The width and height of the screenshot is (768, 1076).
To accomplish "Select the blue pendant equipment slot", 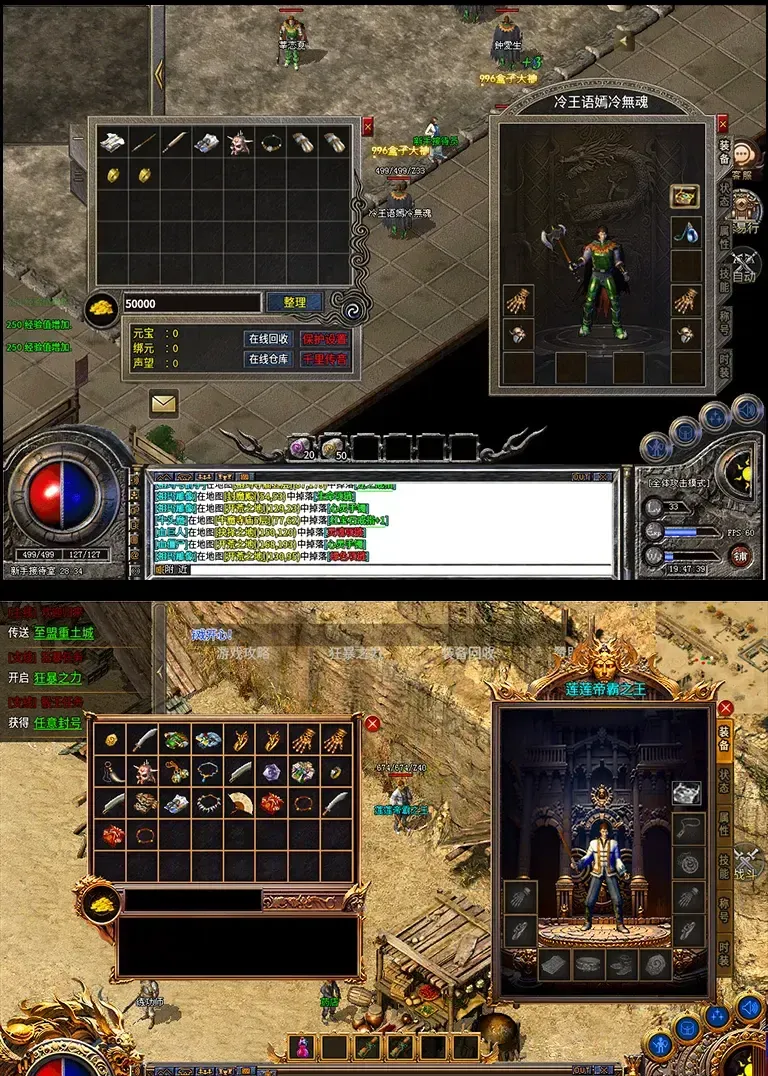I will pyautogui.click(x=685, y=232).
